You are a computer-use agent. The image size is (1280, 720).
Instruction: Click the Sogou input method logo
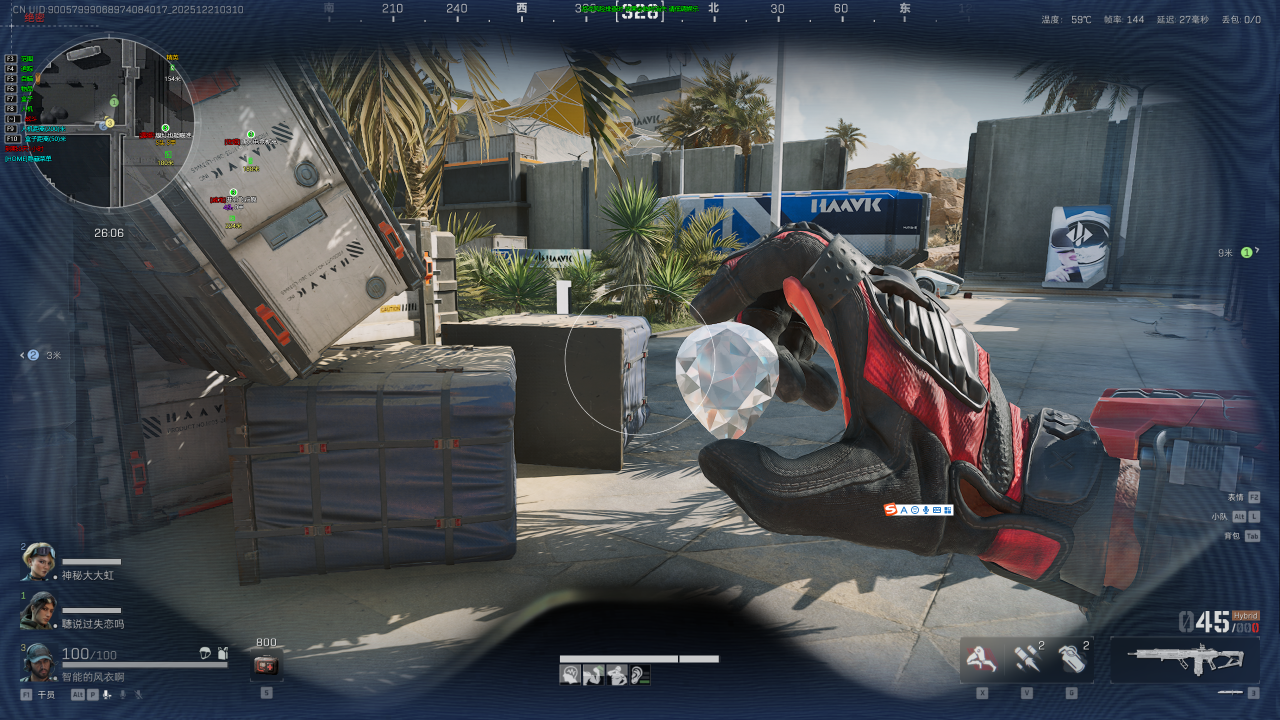[890, 510]
